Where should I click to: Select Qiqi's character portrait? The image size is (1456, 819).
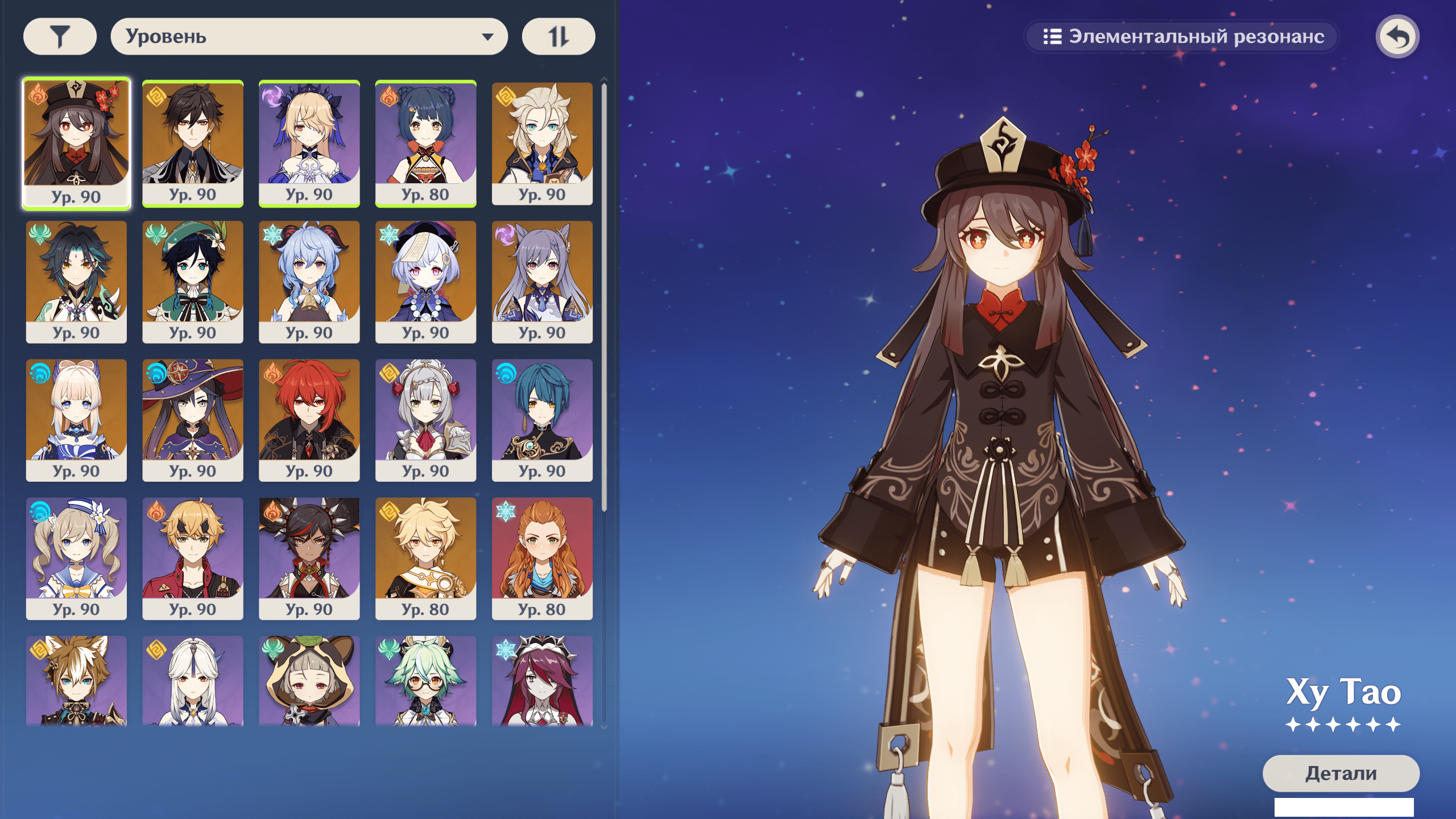tap(425, 281)
